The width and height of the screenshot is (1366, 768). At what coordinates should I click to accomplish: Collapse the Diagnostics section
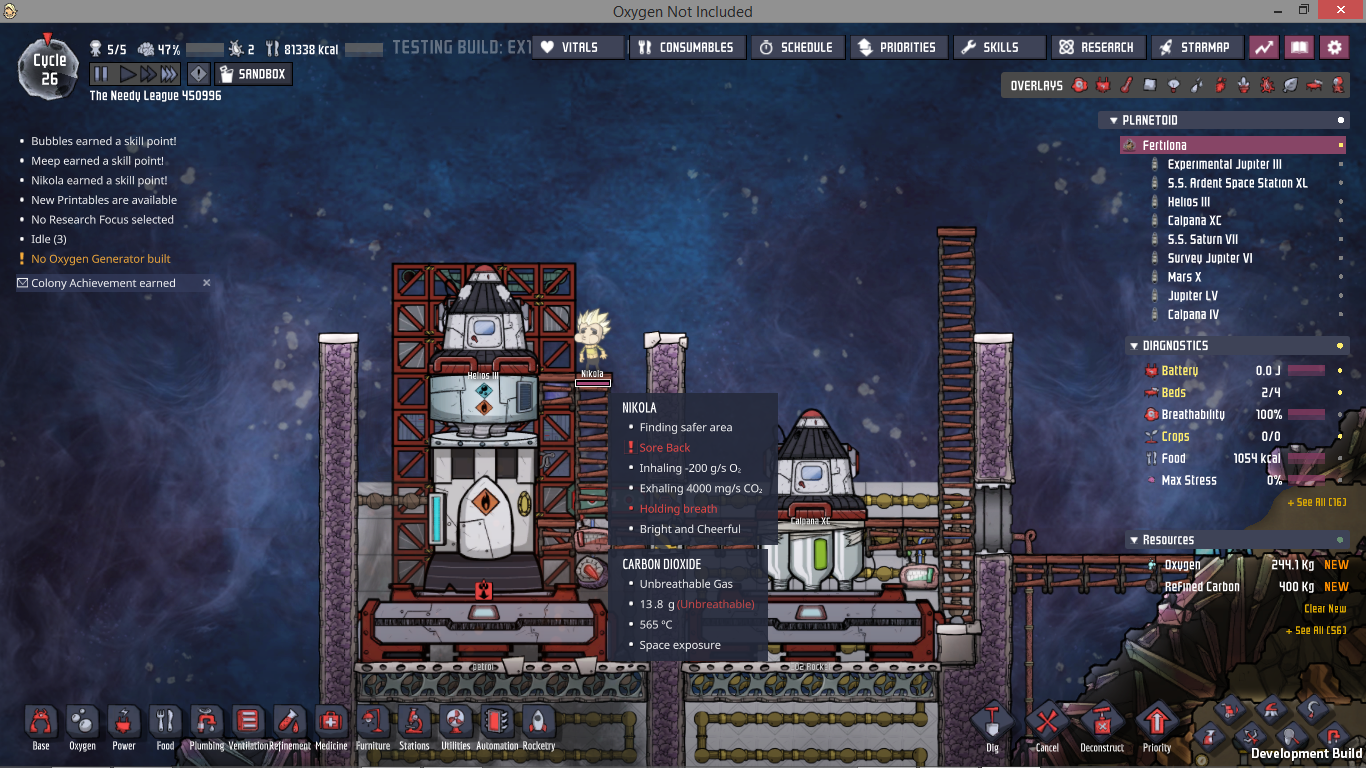tap(1132, 346)
